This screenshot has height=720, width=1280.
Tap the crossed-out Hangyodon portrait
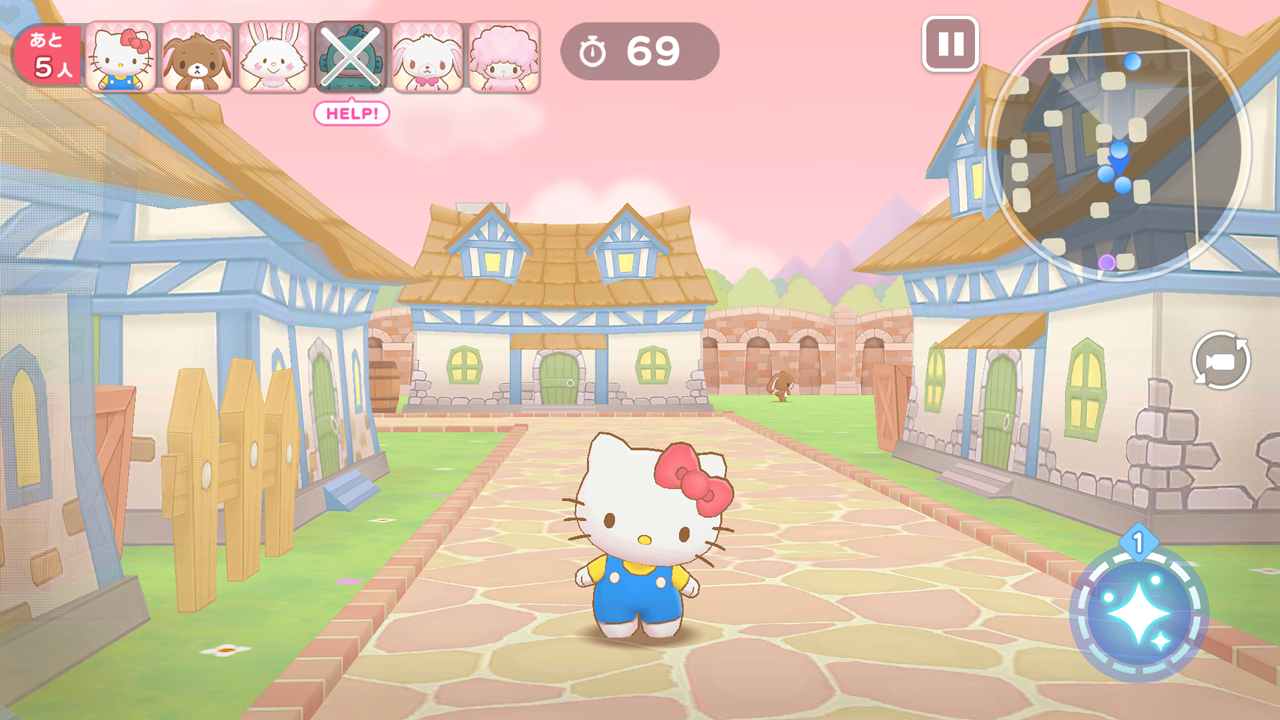352,55
